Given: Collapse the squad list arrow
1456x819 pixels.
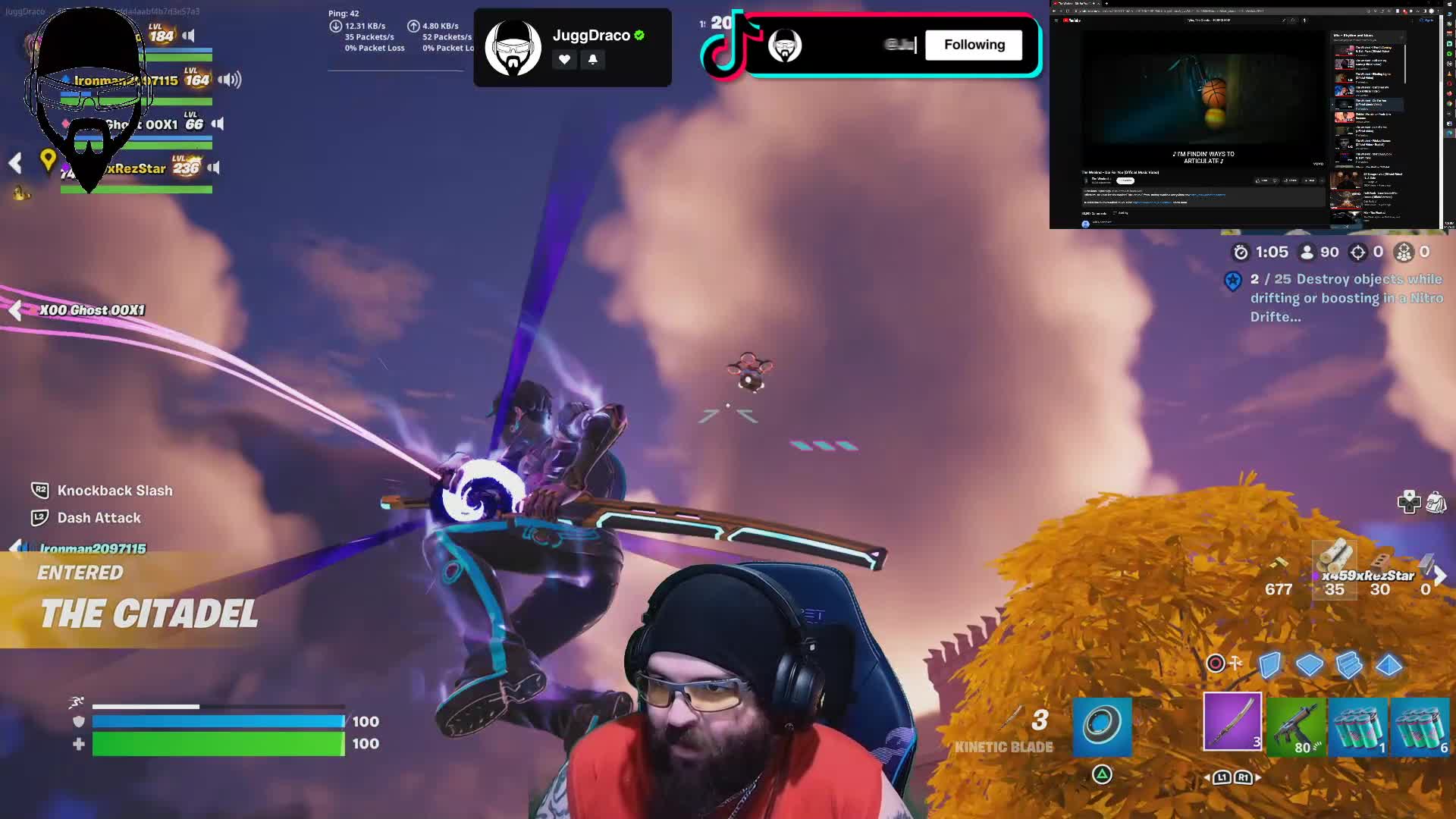Looking at the screenshot, I should (15, 162).
